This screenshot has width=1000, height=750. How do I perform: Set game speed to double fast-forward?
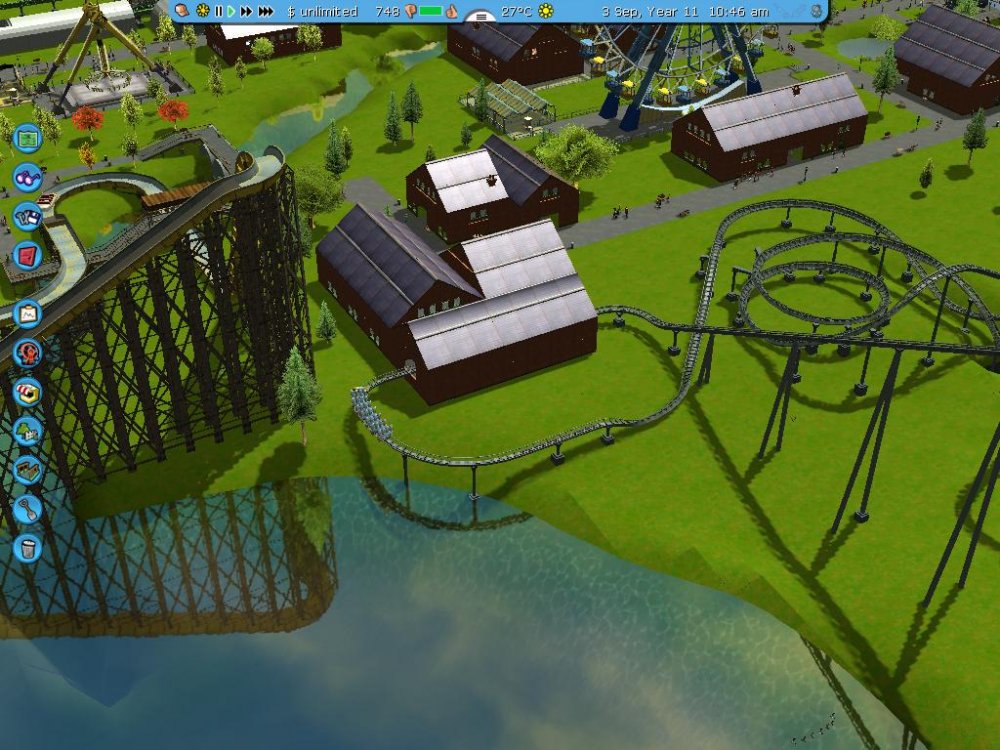(246, 11)
